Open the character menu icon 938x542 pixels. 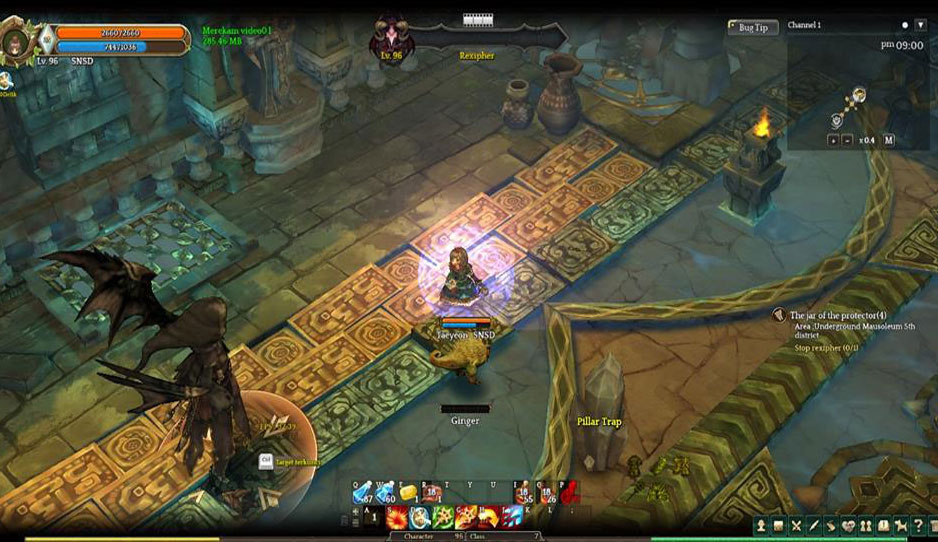coord(761,526)
